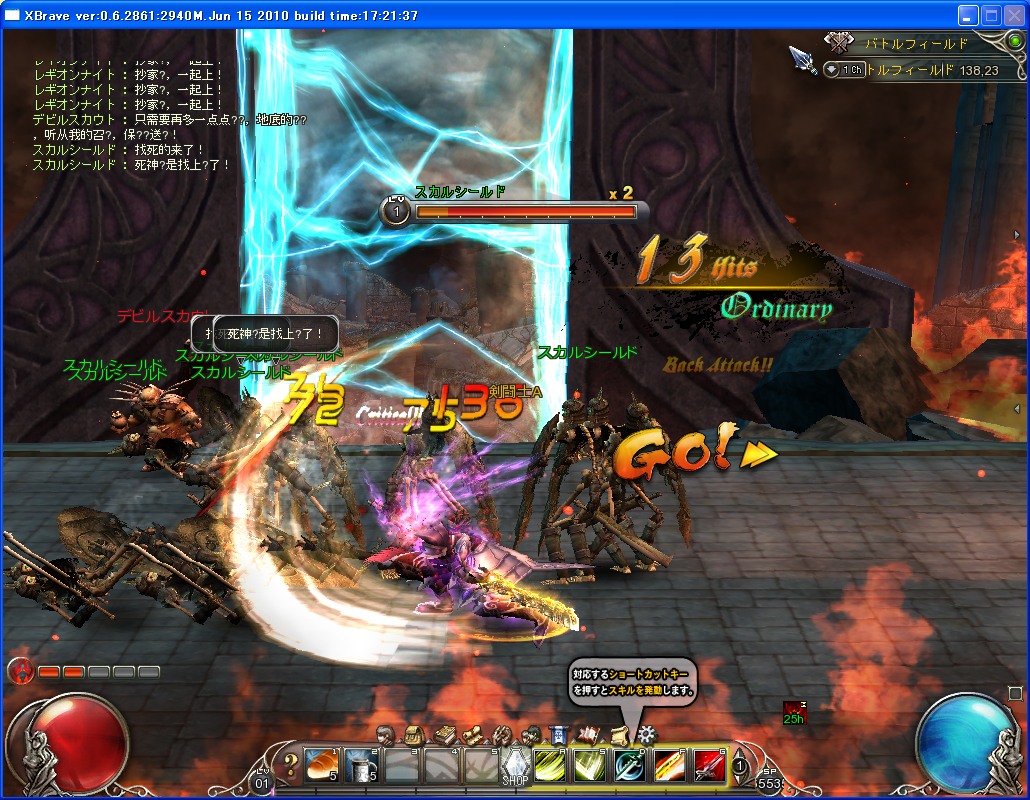Minimize the XBrave window
1030x800 pixels.
(x=967, y=15)
